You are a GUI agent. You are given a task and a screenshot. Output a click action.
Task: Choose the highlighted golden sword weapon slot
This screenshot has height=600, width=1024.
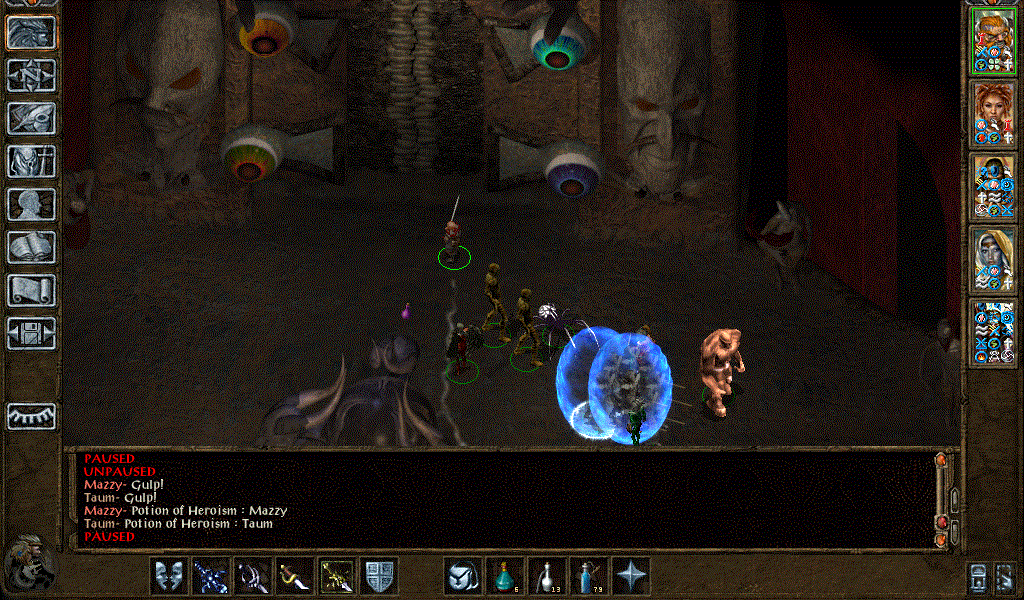coord(337,576)
